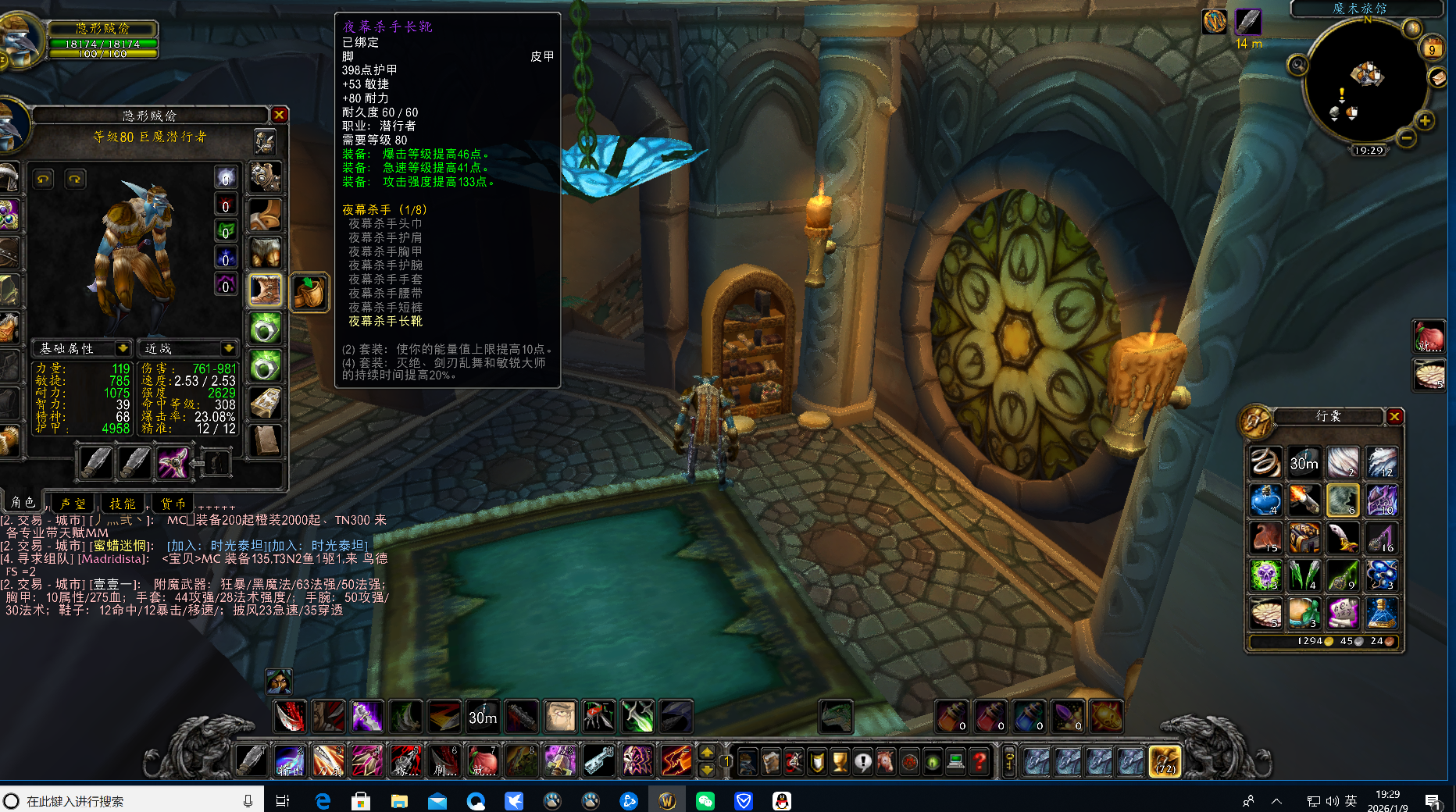
Task: Zoom out on the minimap
Action: 1407,139
